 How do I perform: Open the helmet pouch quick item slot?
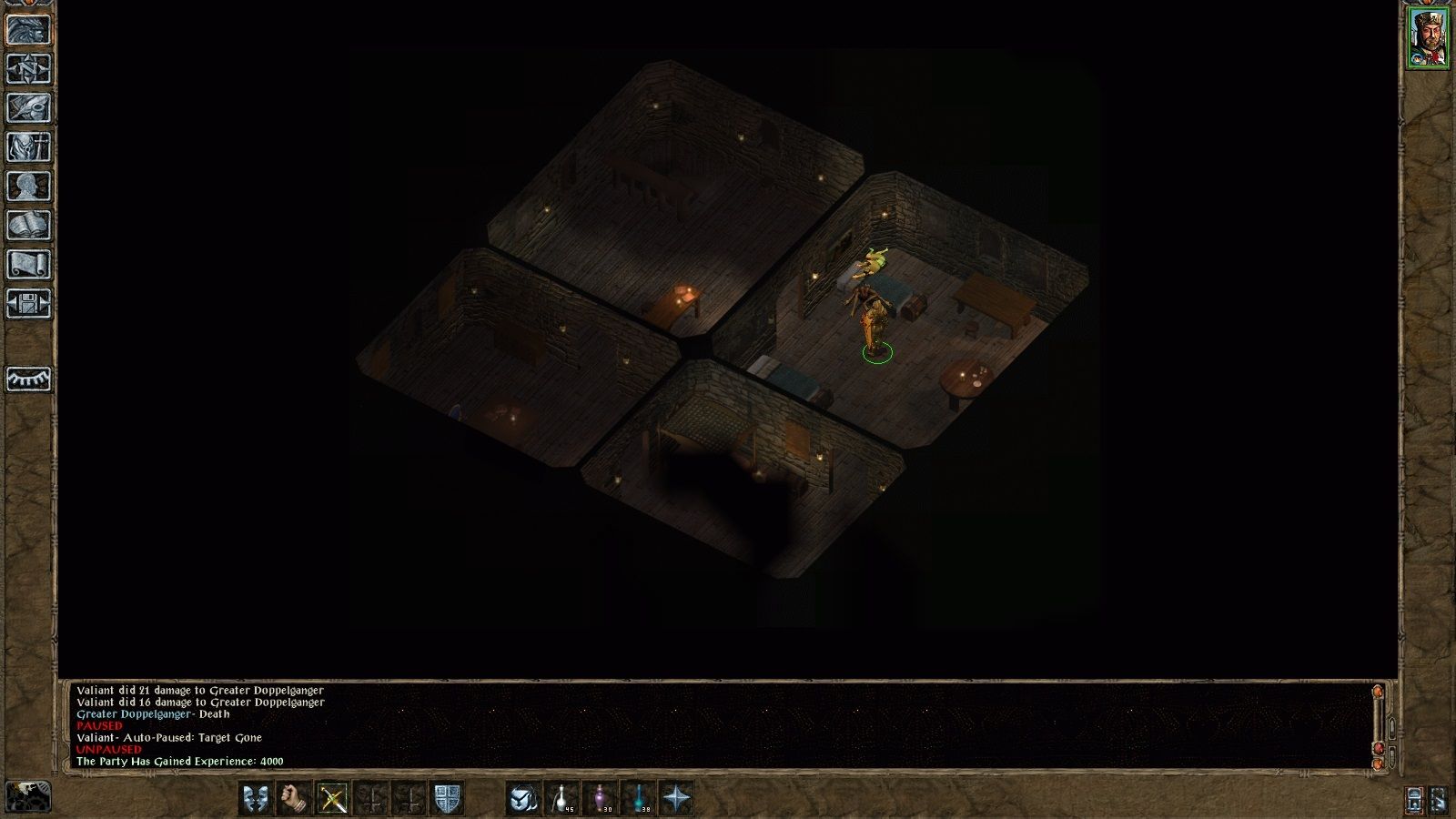(x=523, y=798)
